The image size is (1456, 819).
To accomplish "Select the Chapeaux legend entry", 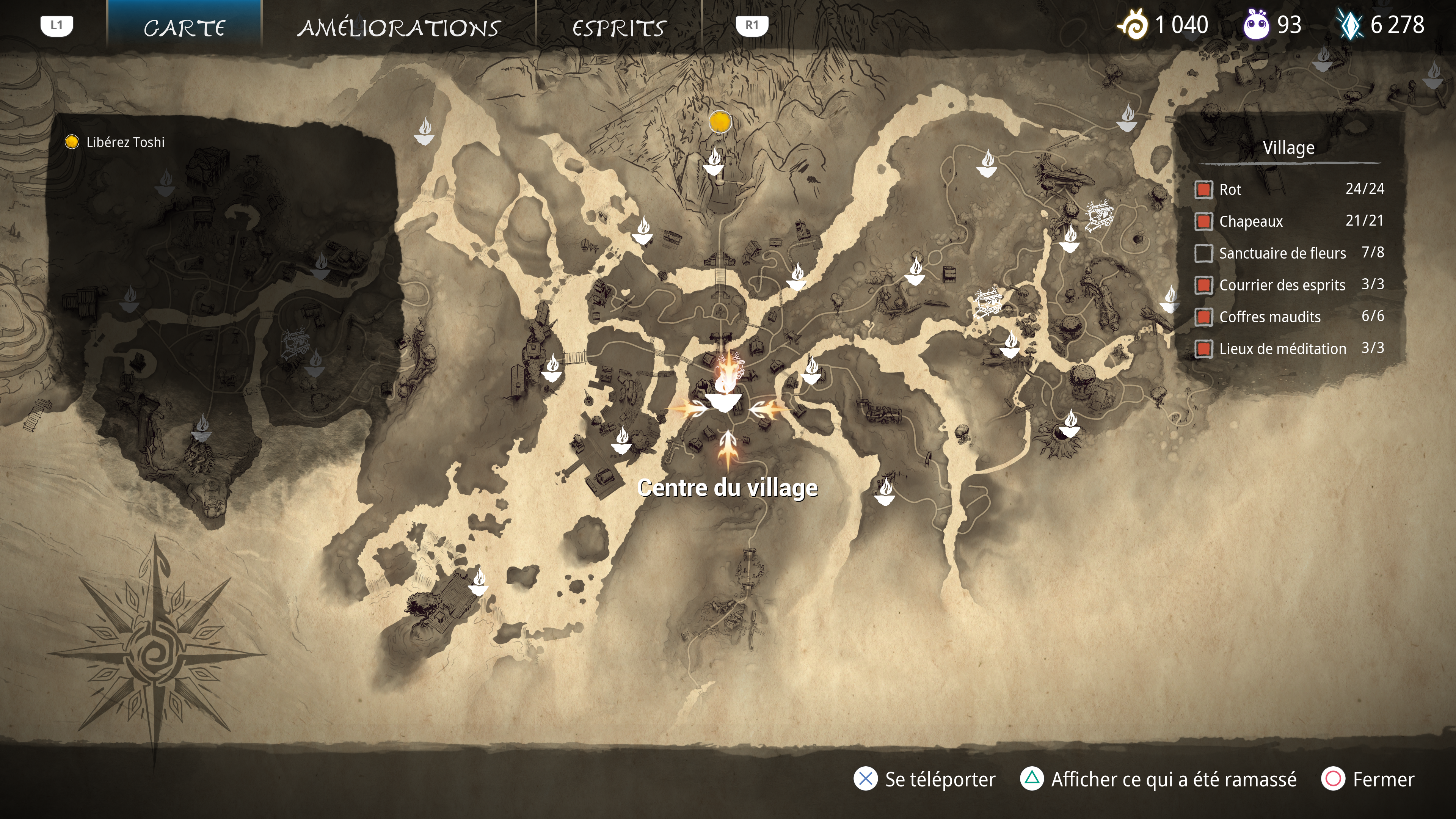I will pyautogui.click(x=1289, y=221).
